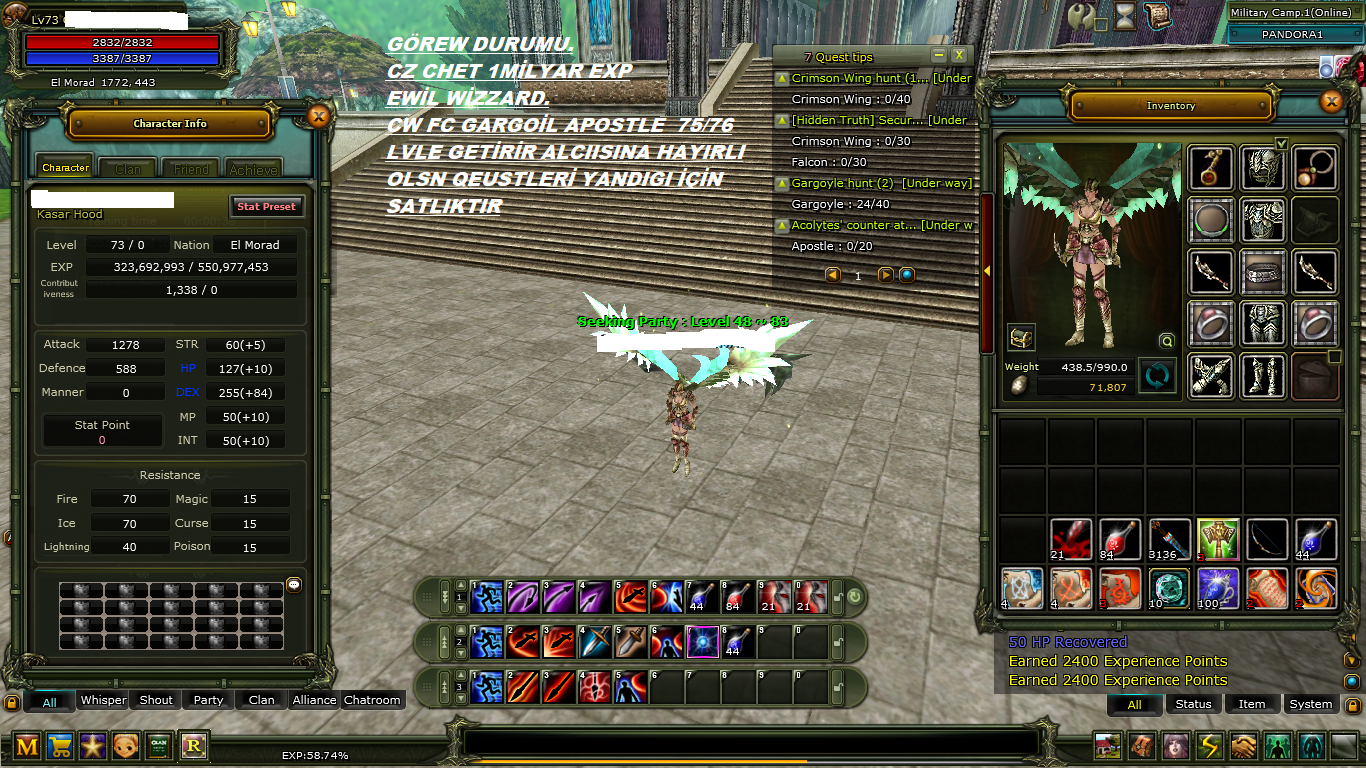Toggle the green check in inventory corner
This screenshot has height=768, width=1366.
(1281, 144)
